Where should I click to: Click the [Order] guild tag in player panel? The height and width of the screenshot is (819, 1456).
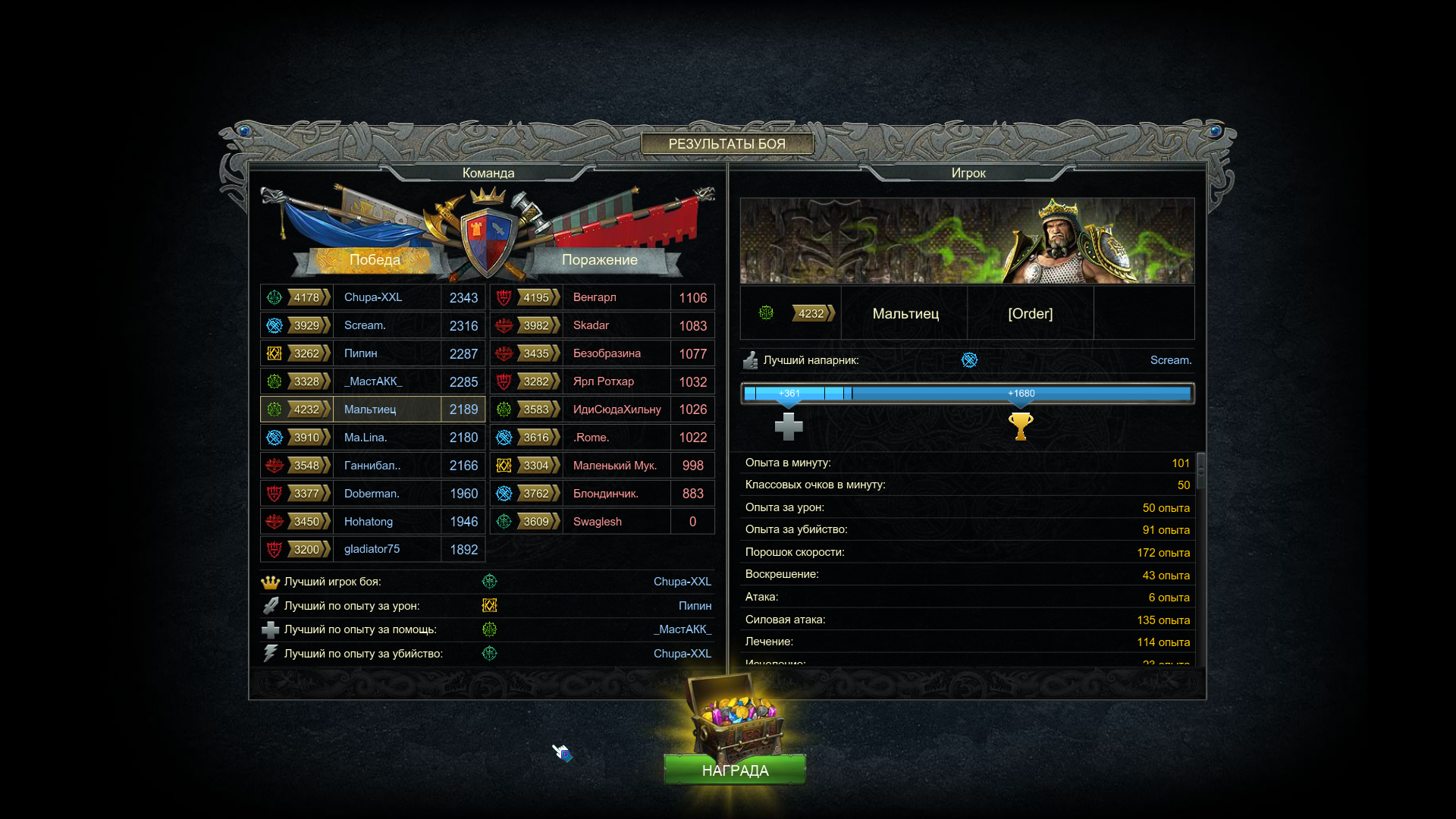(x=1030, y=313)
